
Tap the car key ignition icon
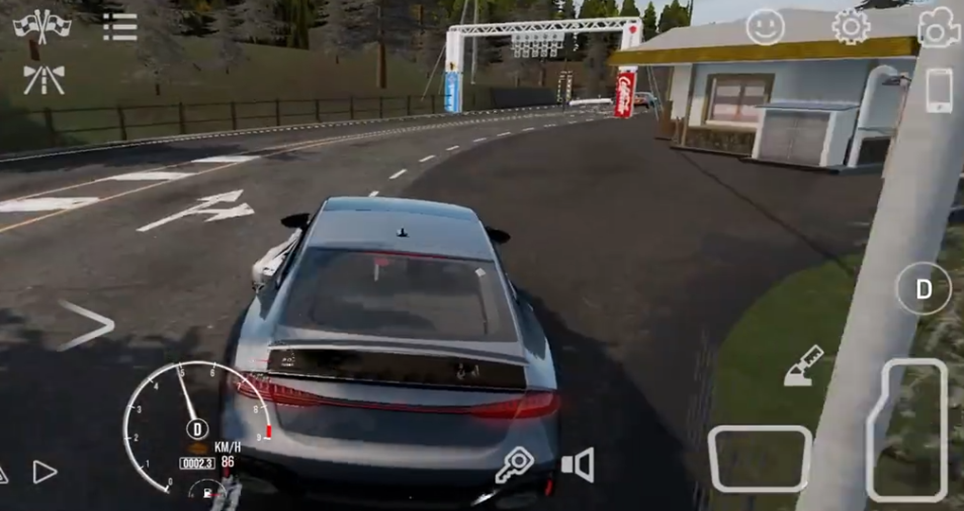pos(515,465)
